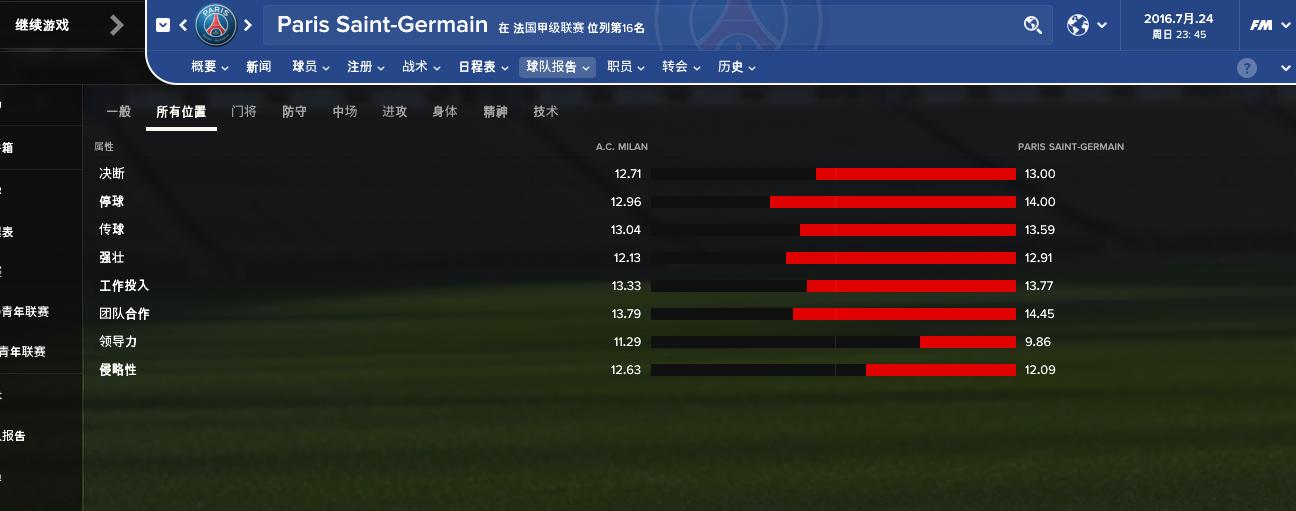Switch to the 门将 goalkeeper tab
Screen dimensions: 1296x511
244,112
